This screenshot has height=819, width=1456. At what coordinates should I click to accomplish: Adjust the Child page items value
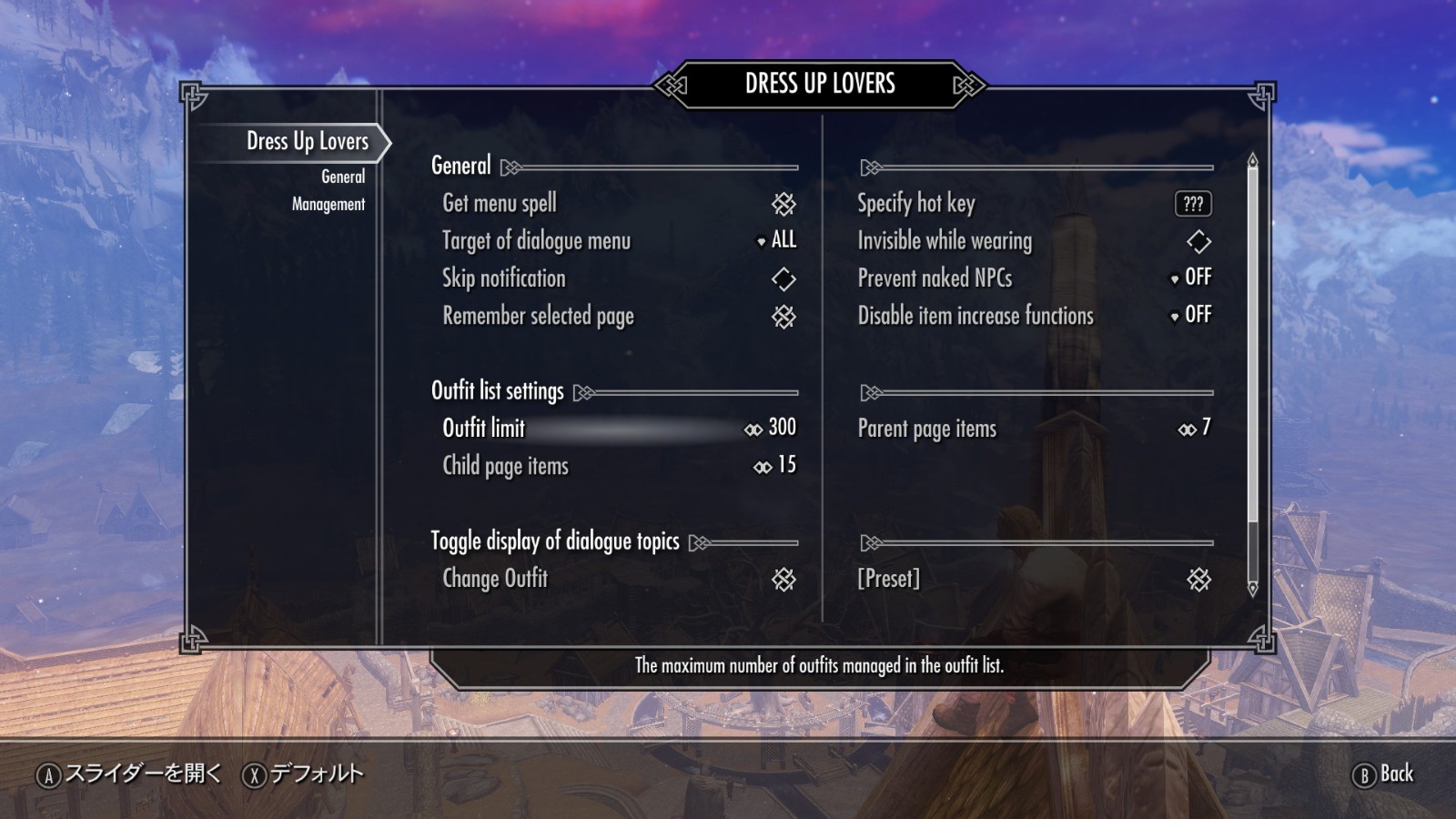pos(774,466)
